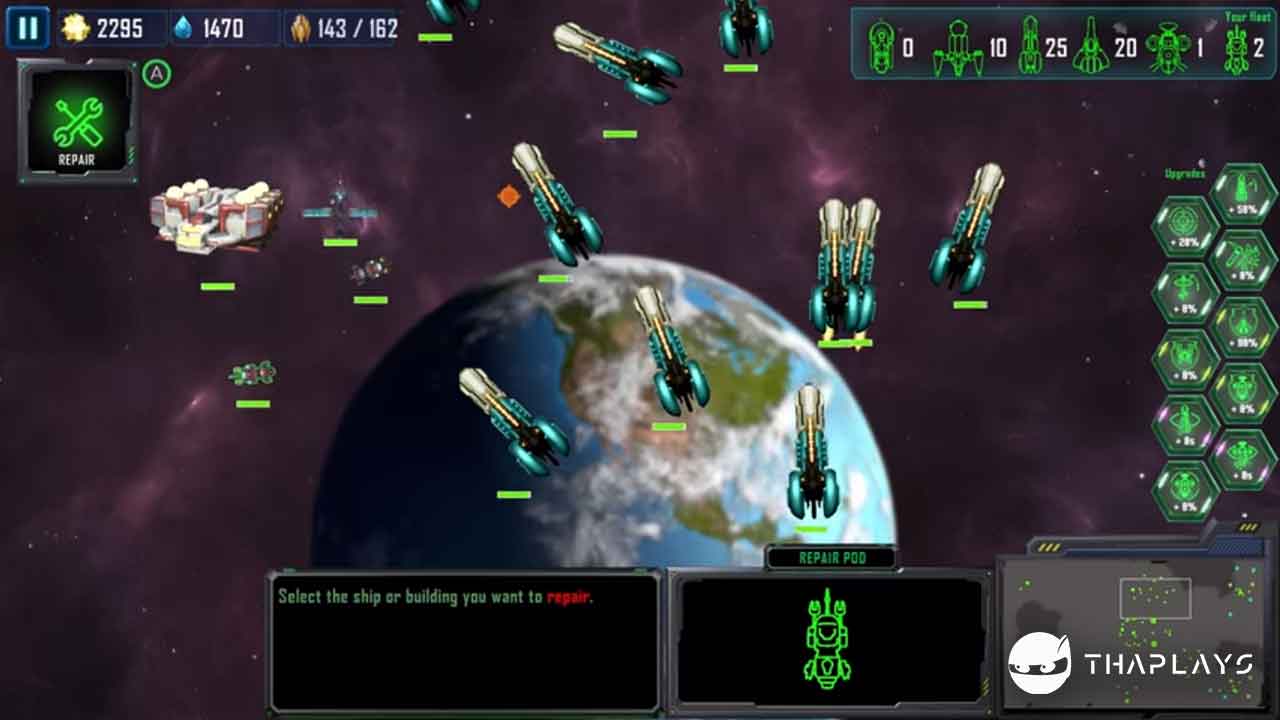Select the round-winged fleet ship showing 1
The height and width of the screenshot is (720, 1280).
(x=1166, y=47)
